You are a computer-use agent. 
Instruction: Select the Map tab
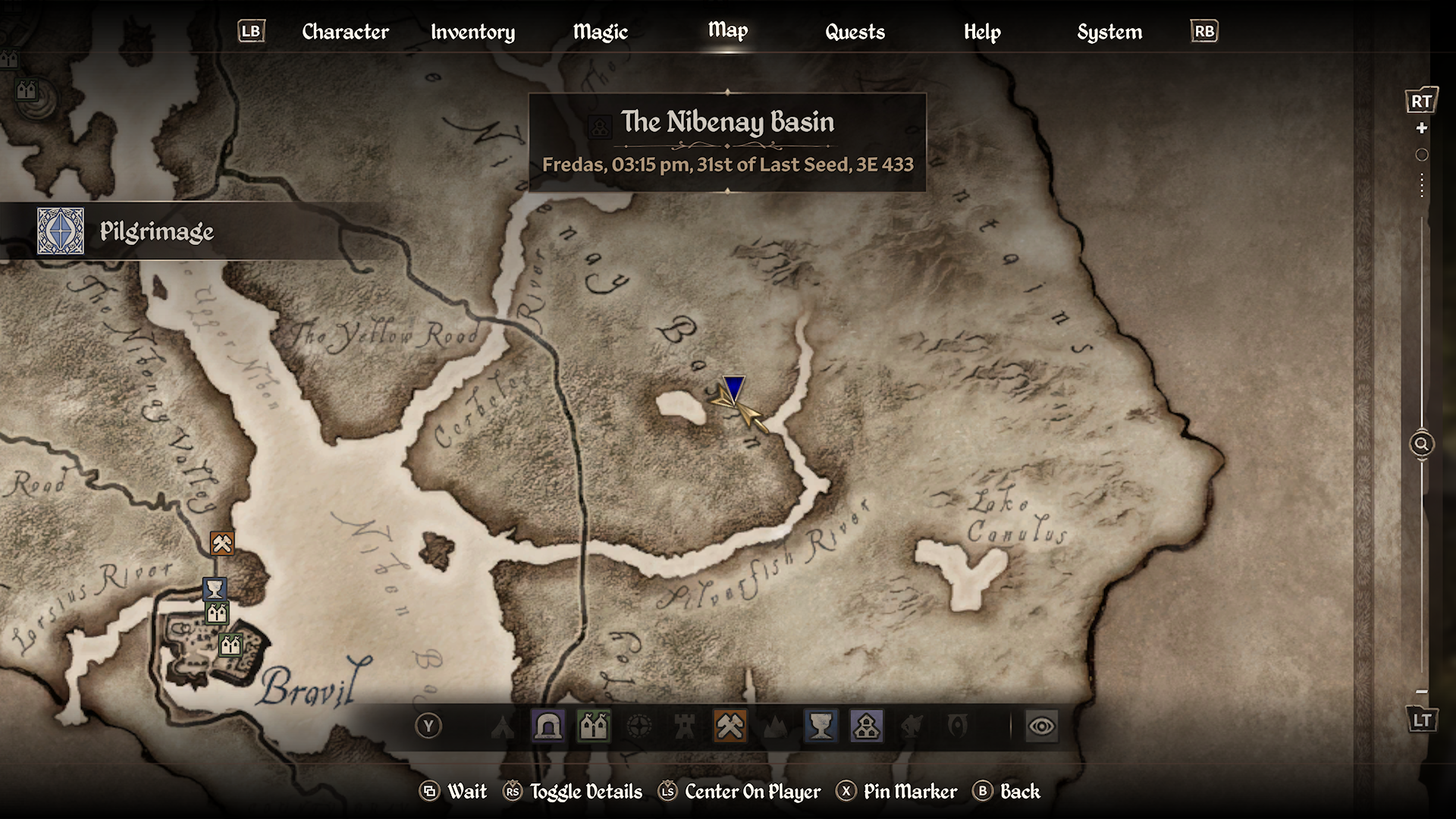pyautogui.click(x=728, y=30)
